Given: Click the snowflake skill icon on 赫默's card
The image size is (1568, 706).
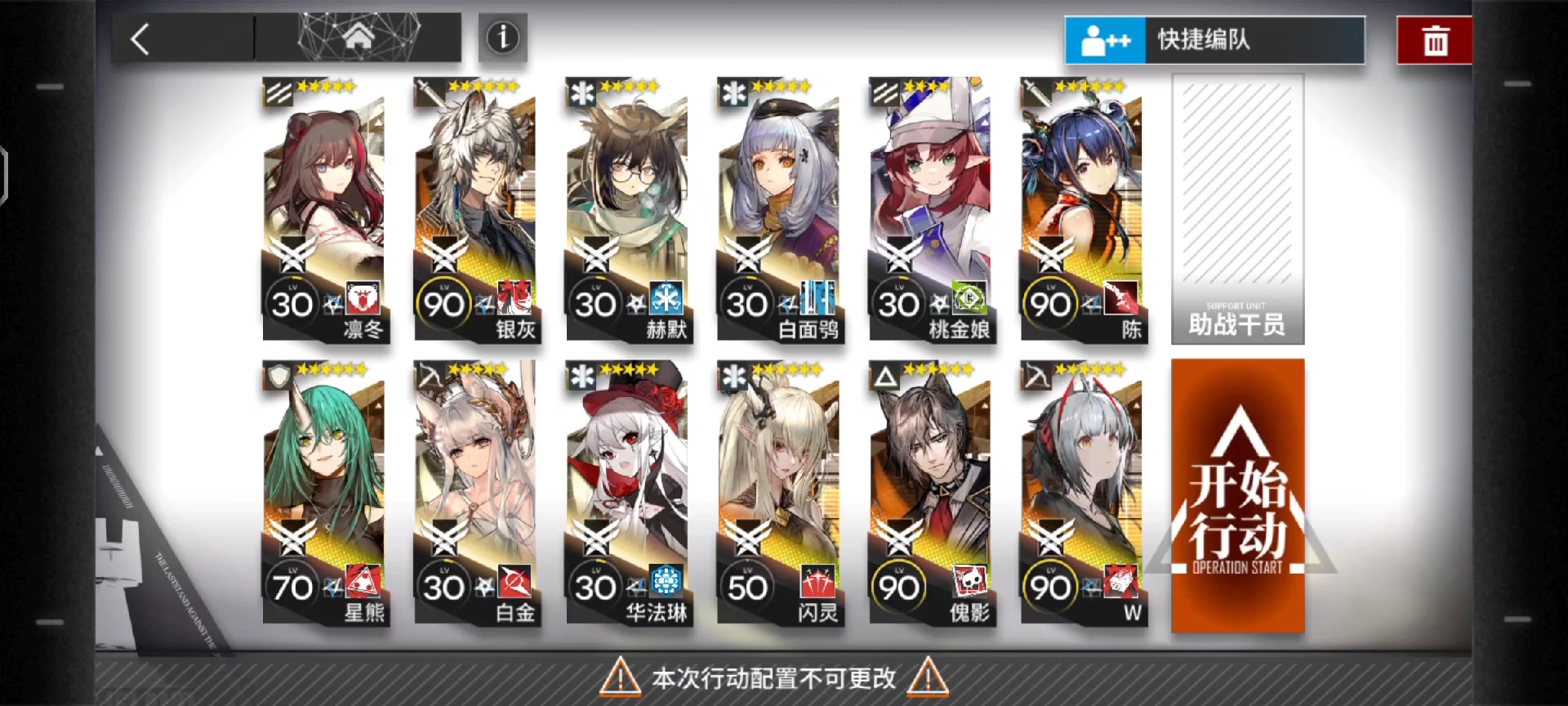Looking at the screenshot, I should coord(668,301).
